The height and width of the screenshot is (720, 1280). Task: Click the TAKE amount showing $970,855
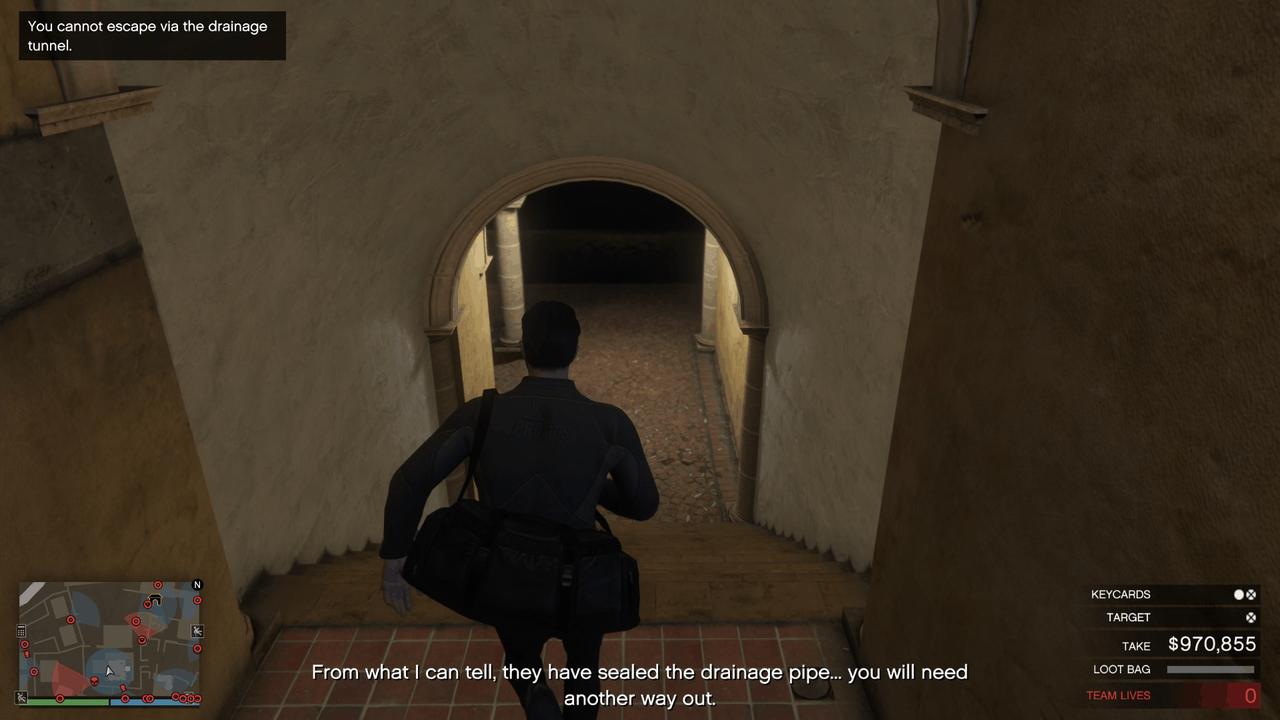click(x=1213, y=643)
